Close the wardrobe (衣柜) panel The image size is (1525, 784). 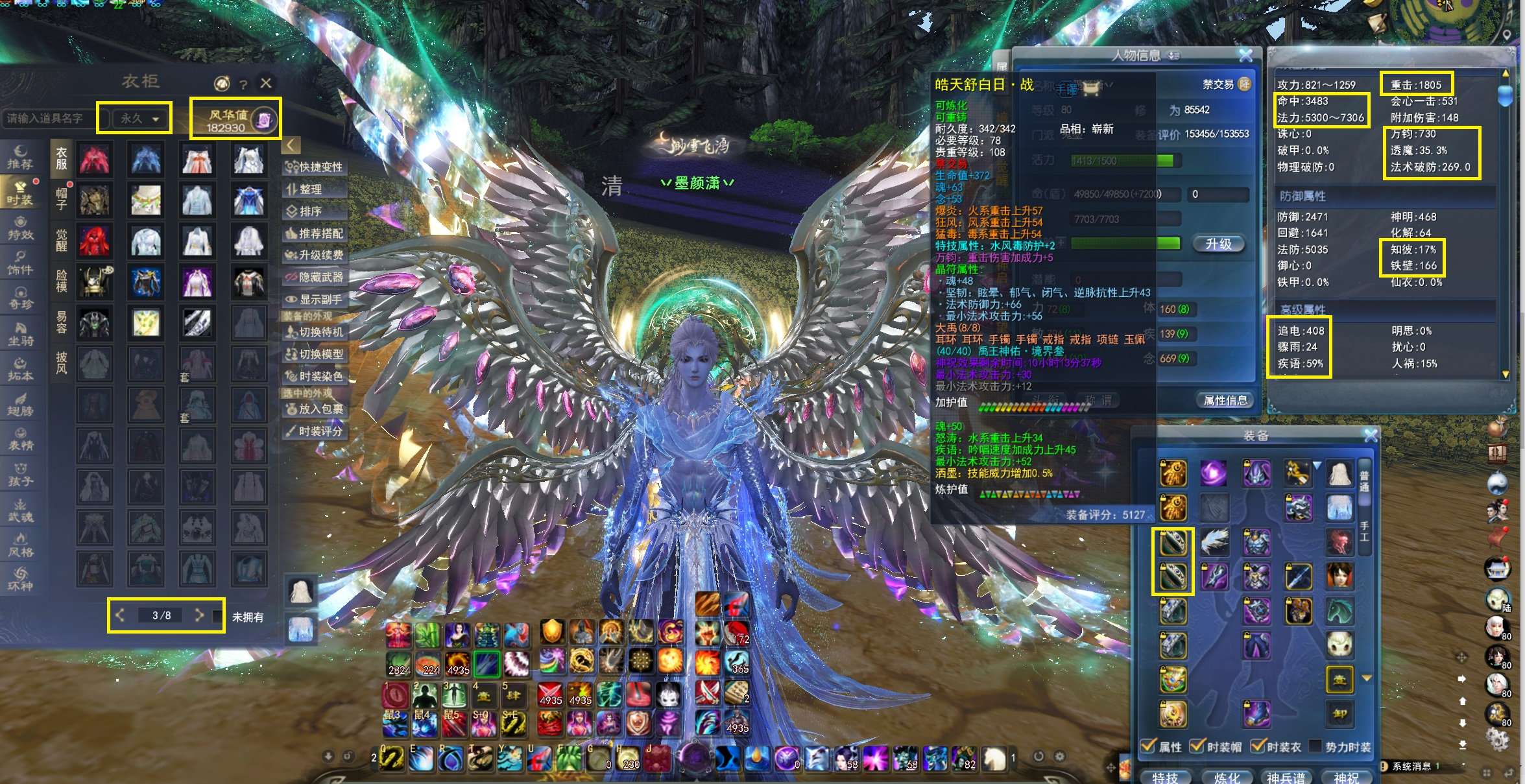(x=266, y=83)
